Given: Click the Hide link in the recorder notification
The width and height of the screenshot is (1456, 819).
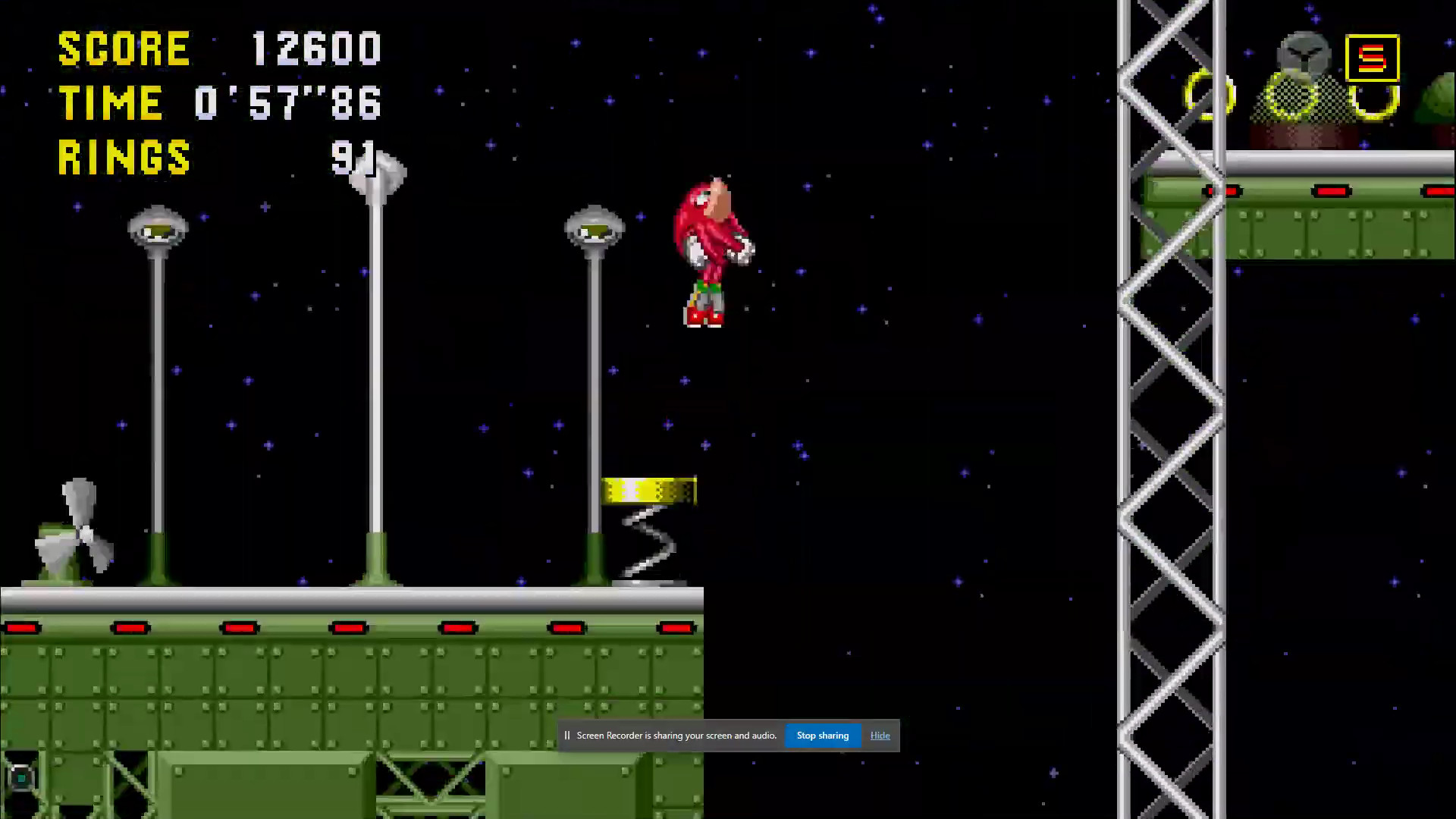Looking at the screenshot, I should 880,735.
